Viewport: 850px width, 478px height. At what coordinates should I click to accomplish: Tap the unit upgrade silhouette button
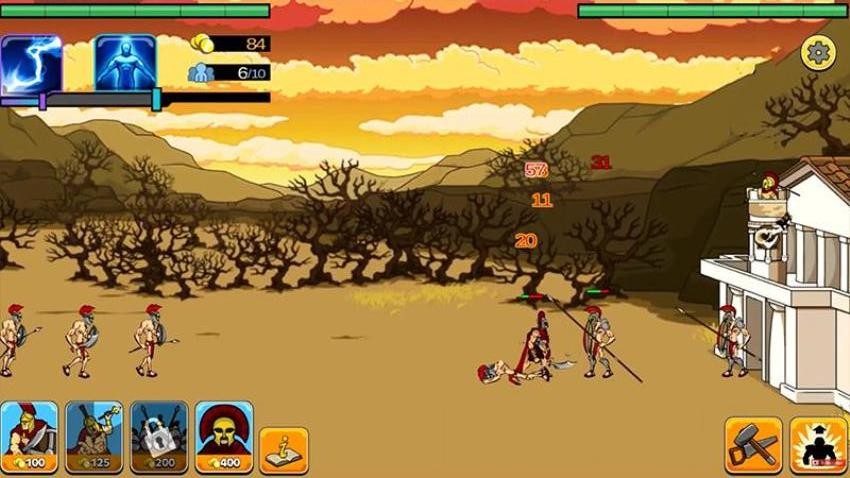(818, 445)
